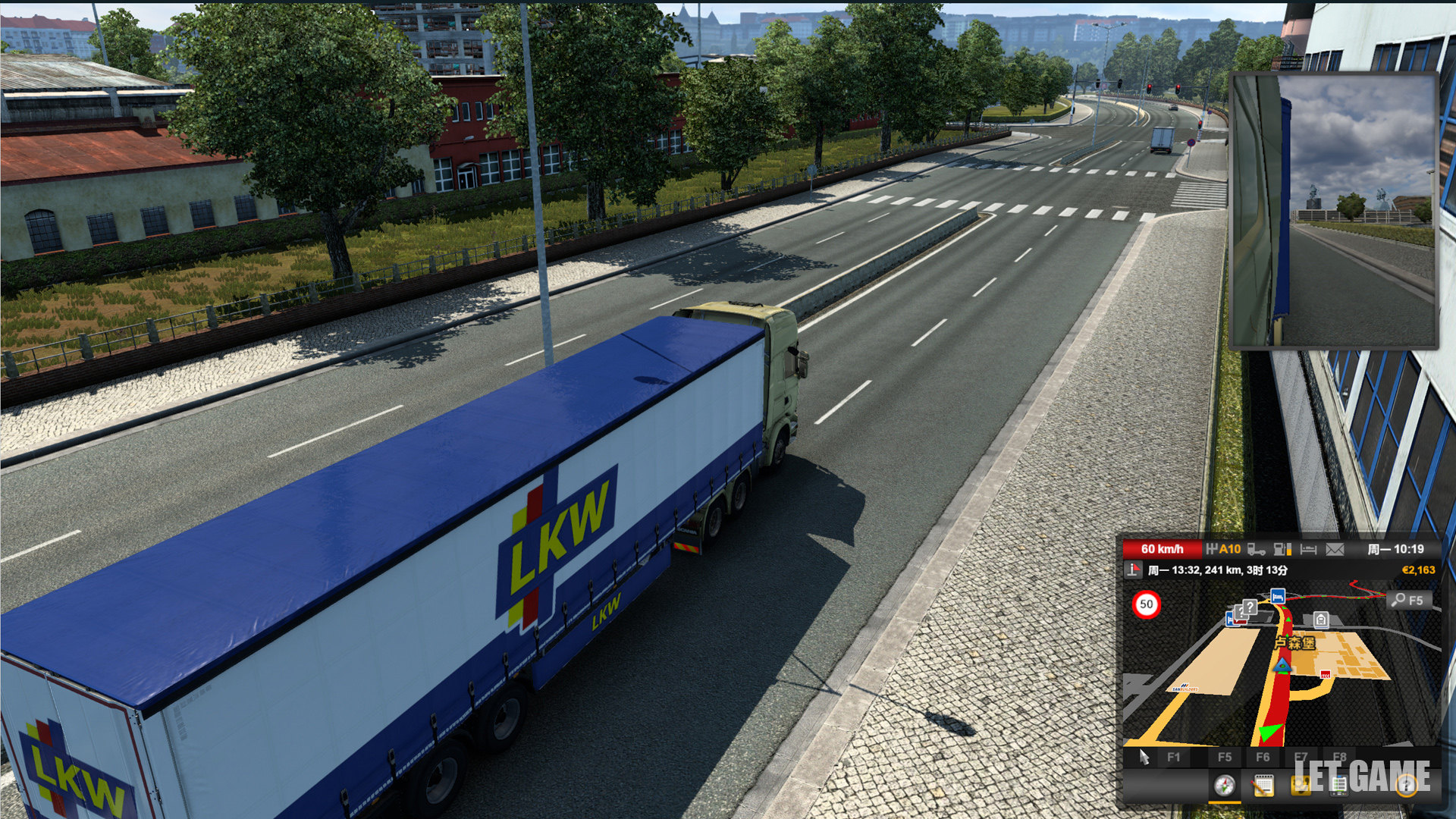Switch to the job notepad tab
1456x819 pixels.
pyautogui.click(x=1263, y=786)
